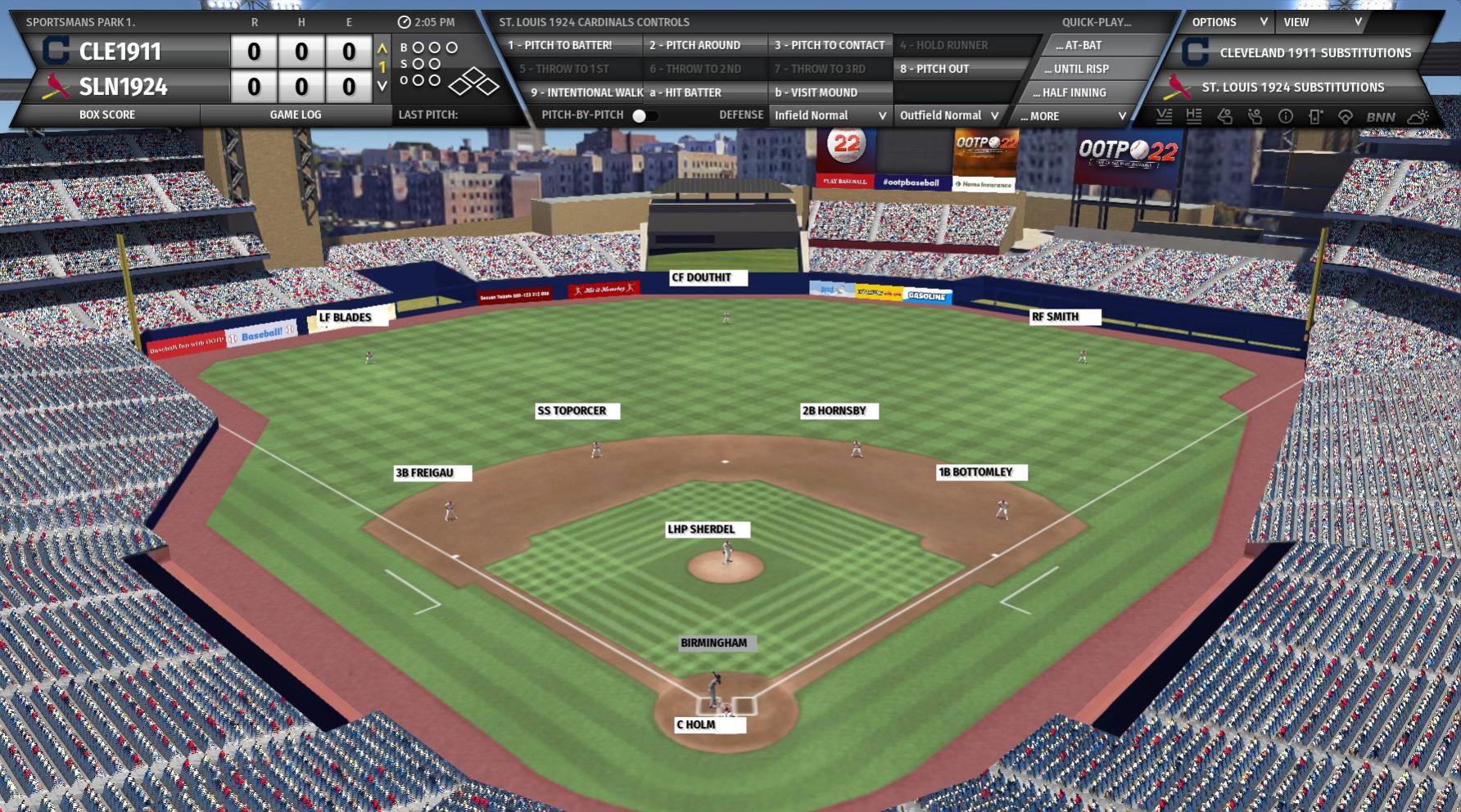Viewport: 1461px width, 812px height.
Task: Click the BNN news icon
Action: click(x=1381, y=117)
